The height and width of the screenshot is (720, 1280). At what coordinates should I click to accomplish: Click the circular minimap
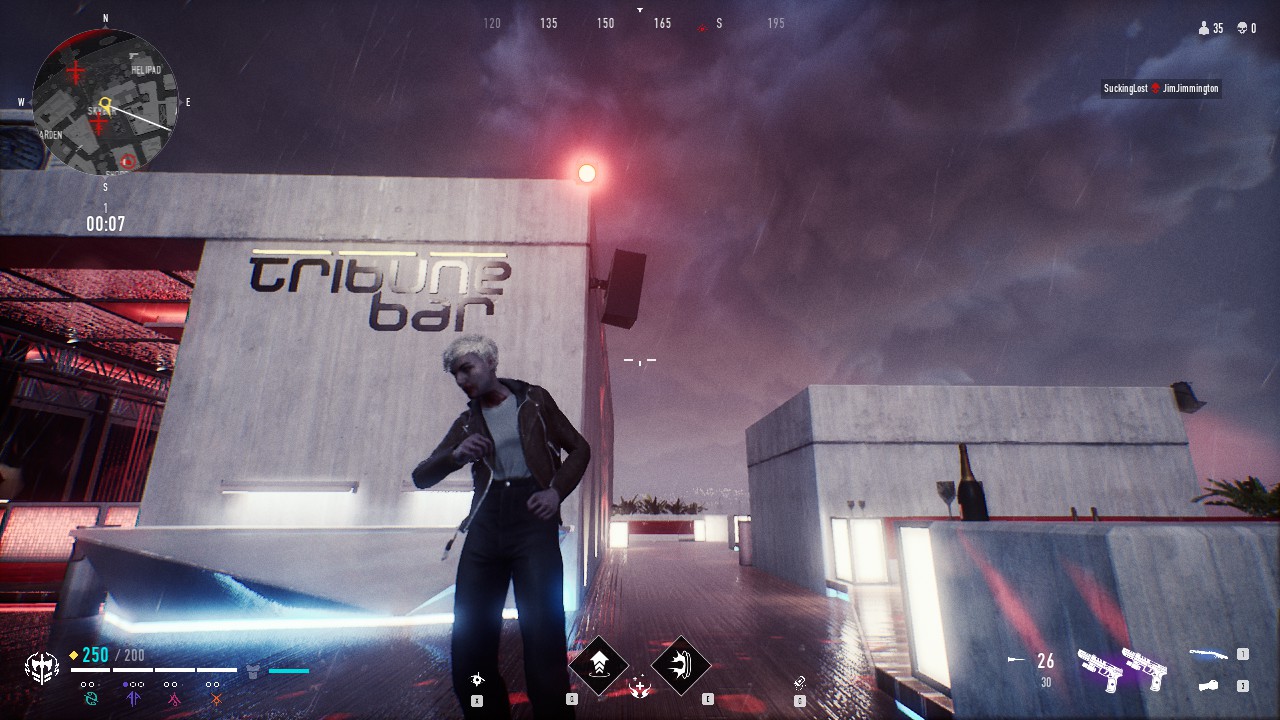click(105, 102)
